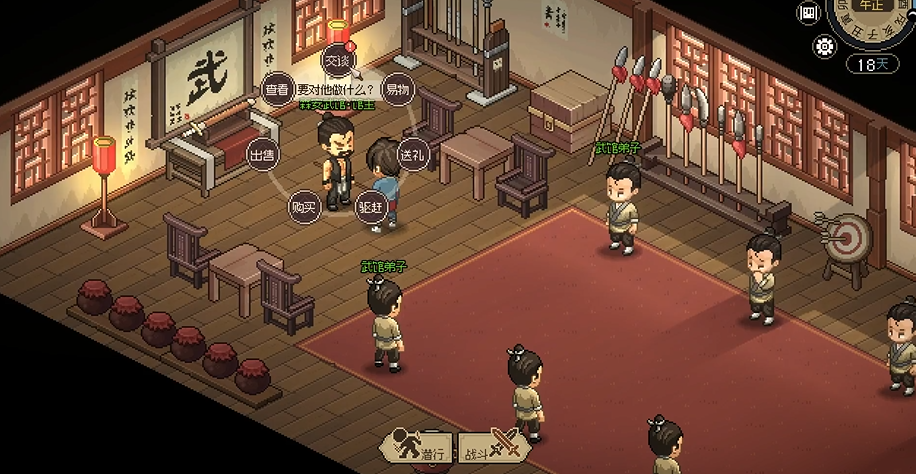Viewport: 916px width, 474px height.
Task: Open the map icon beside the clock
Action: [x=809, y=13]
